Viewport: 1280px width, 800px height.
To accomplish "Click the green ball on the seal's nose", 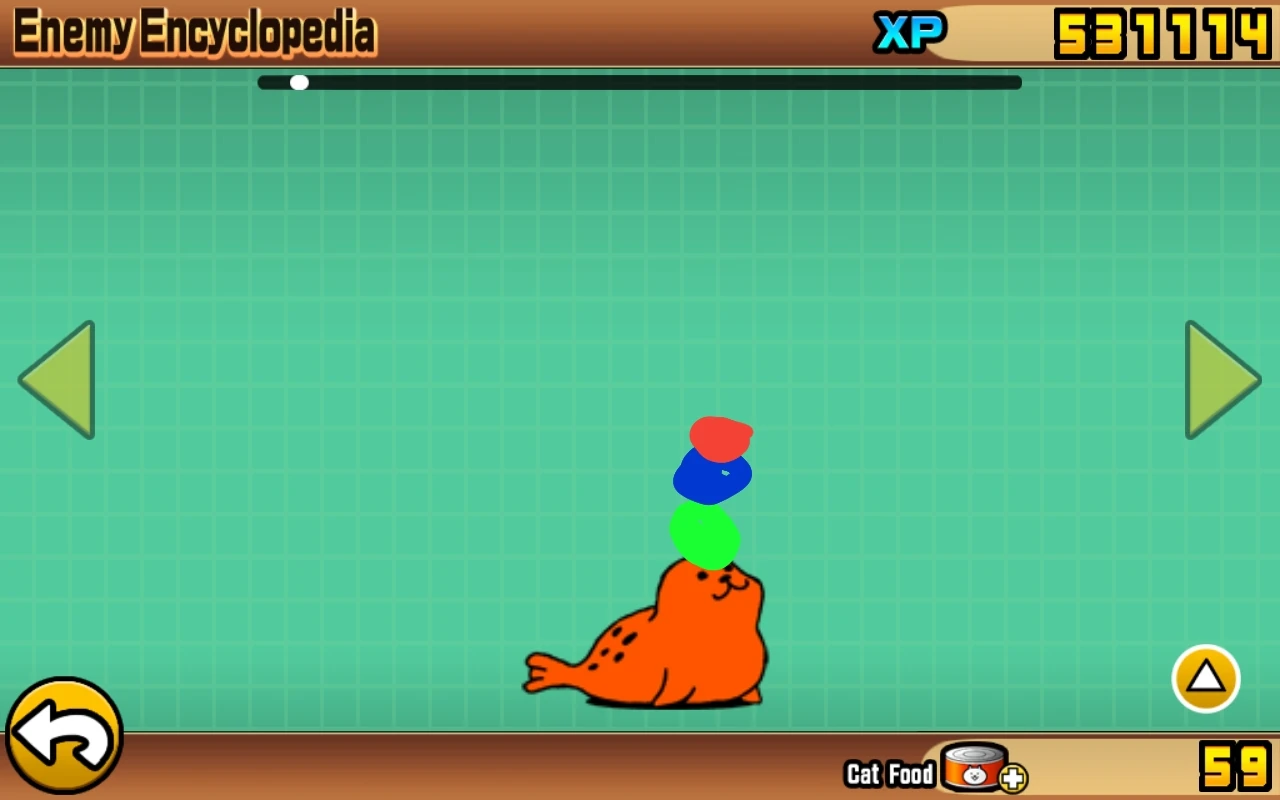I will coord(706,537).
